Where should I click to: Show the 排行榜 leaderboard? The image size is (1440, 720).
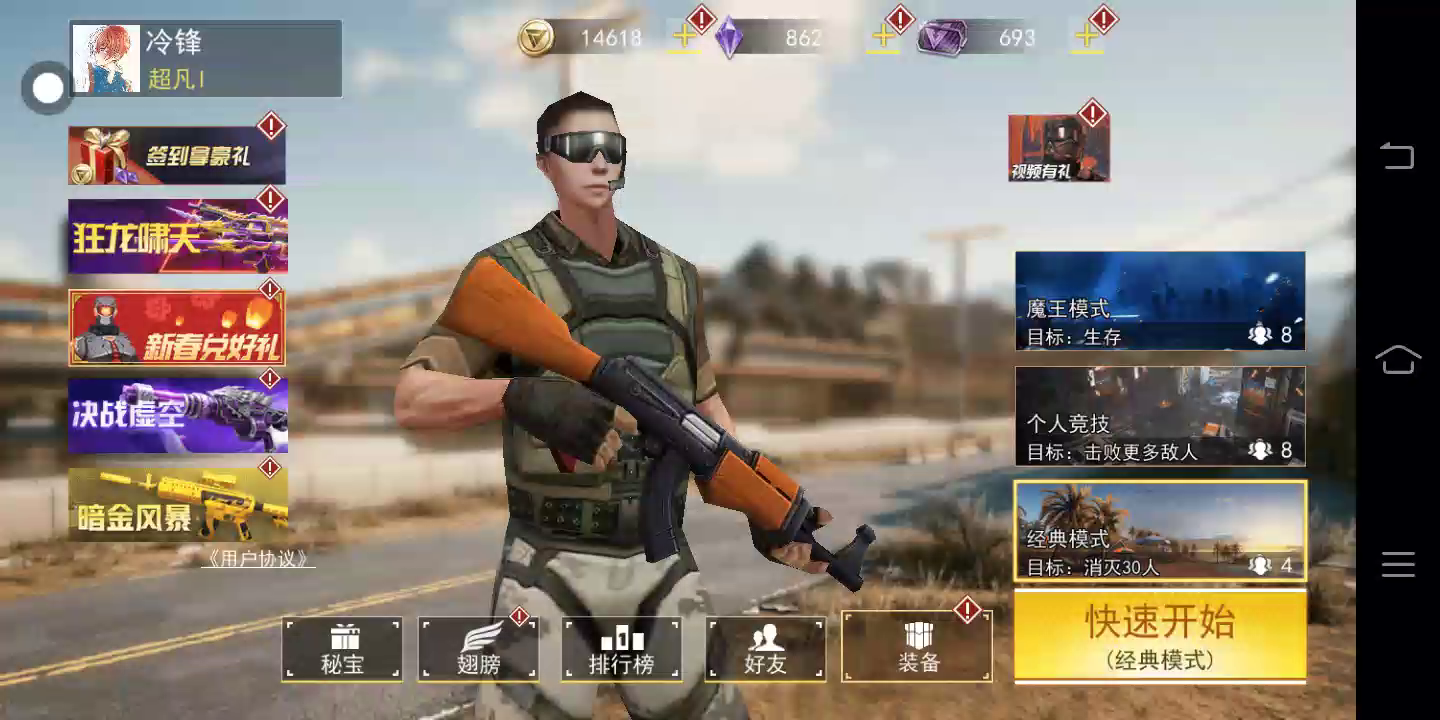pyautogui.click(x=621, y=649)
